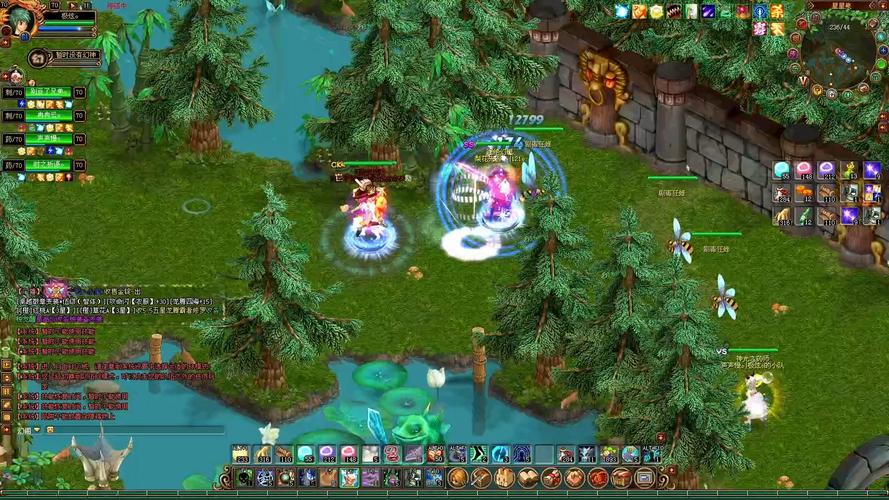Use the cyan mushroom item in the right-side item grid
Image resolution: width=889 pixels, height=500 pixels.
[x=783, y=170]
